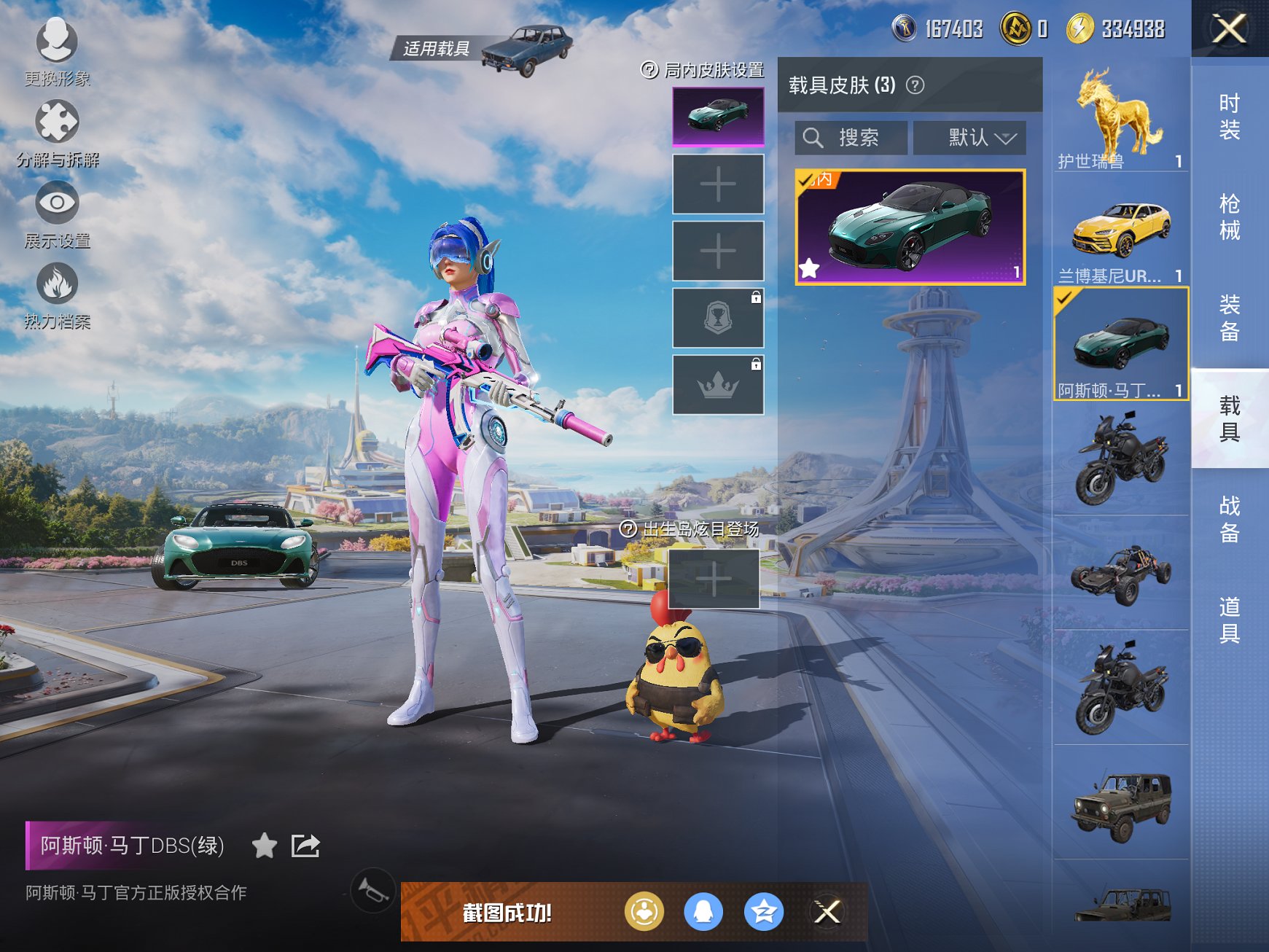
Task: Open 展示设置 (display settings)
Action: pos(58,209)
